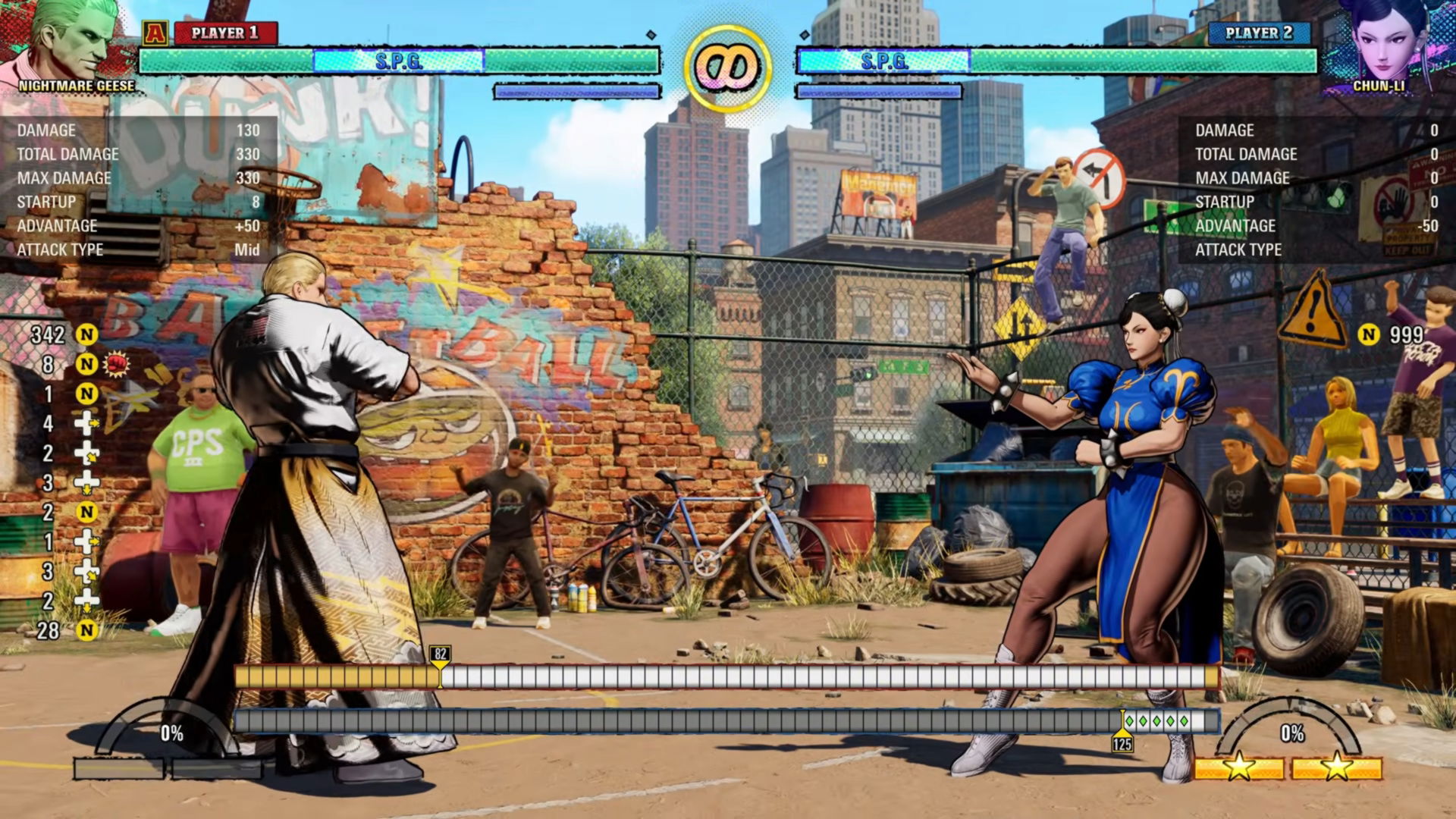The image size is (1456, 819).
Task: Click the infinity timer symbol at top center
Action: [x=726, y=67]
